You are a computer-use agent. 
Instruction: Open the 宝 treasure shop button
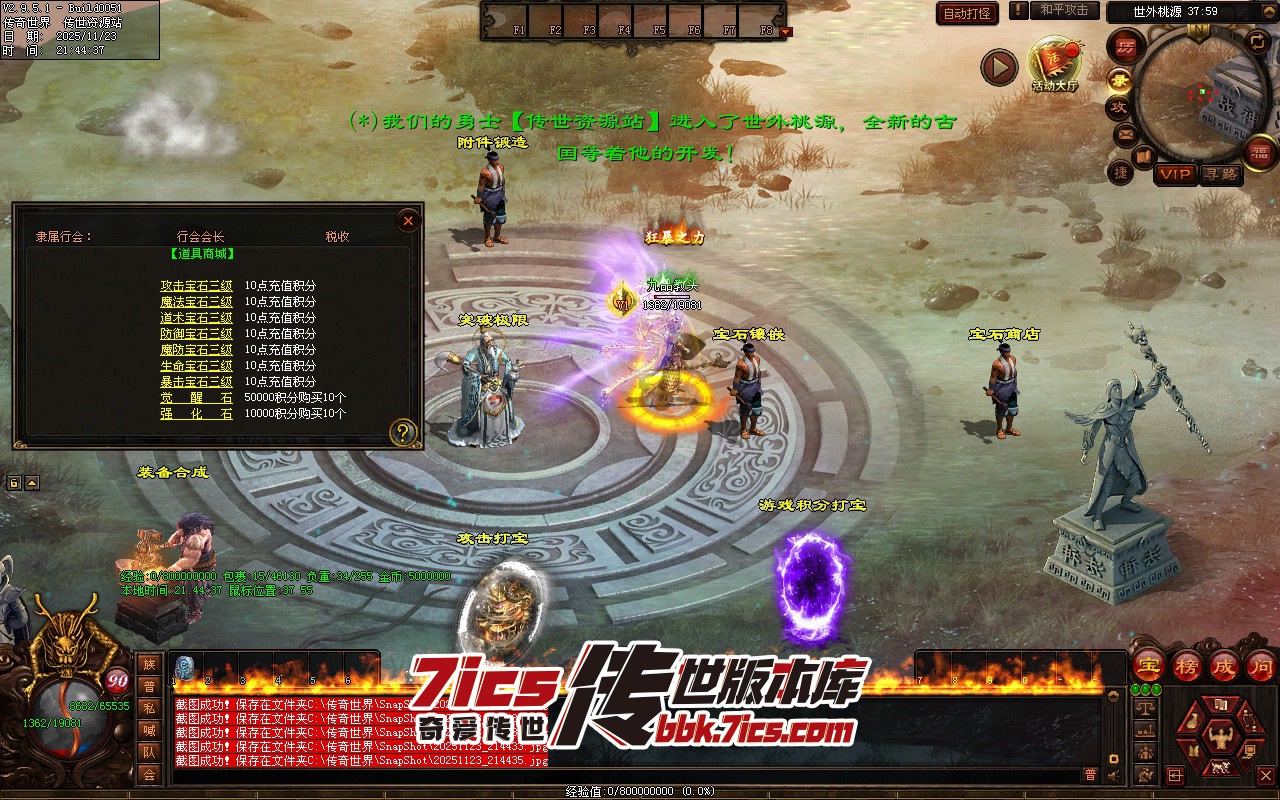pyautogui.click(x=1149, y=666)
